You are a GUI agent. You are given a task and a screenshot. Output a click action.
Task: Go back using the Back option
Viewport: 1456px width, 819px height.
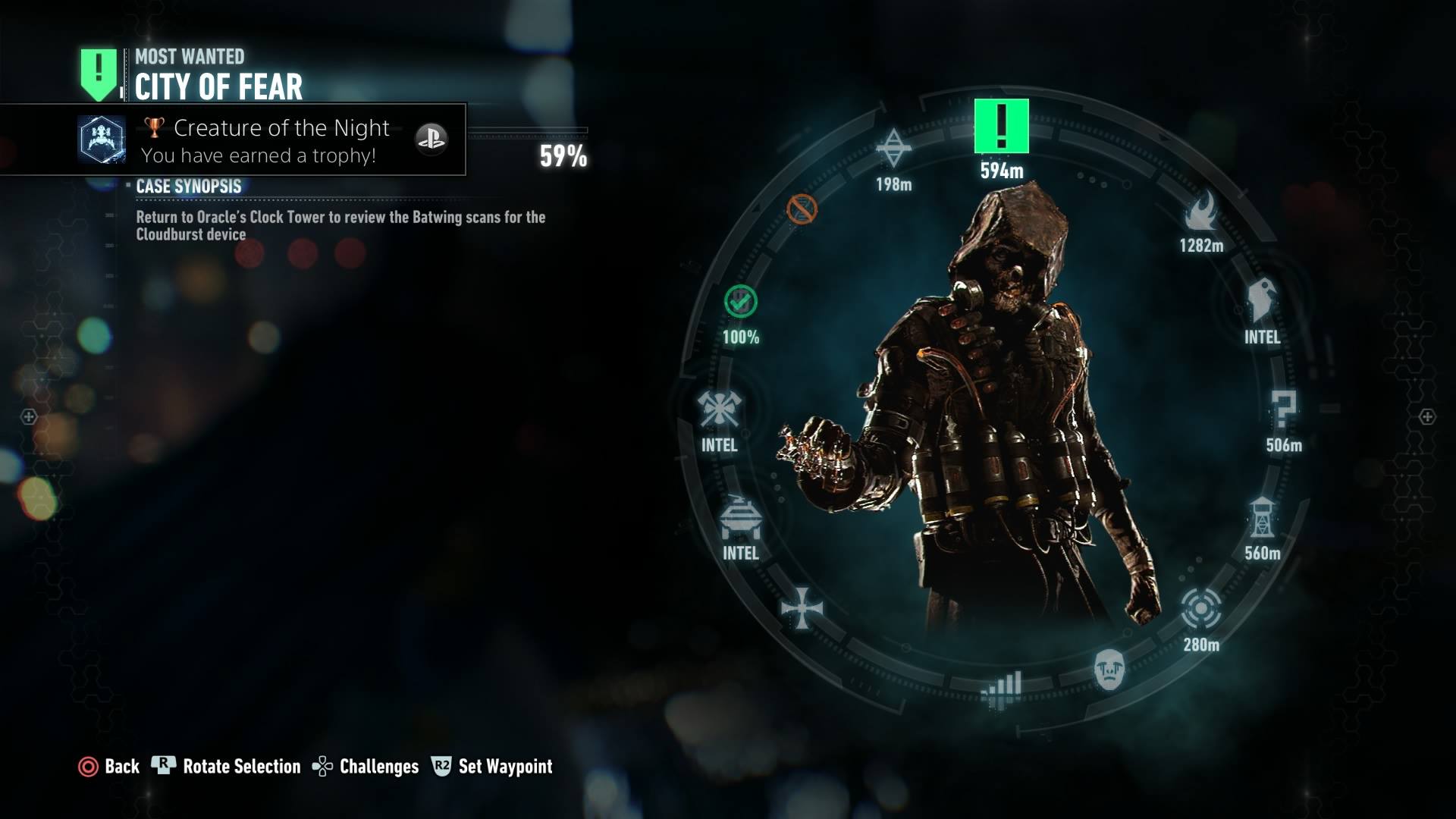[x=110, y=767]
